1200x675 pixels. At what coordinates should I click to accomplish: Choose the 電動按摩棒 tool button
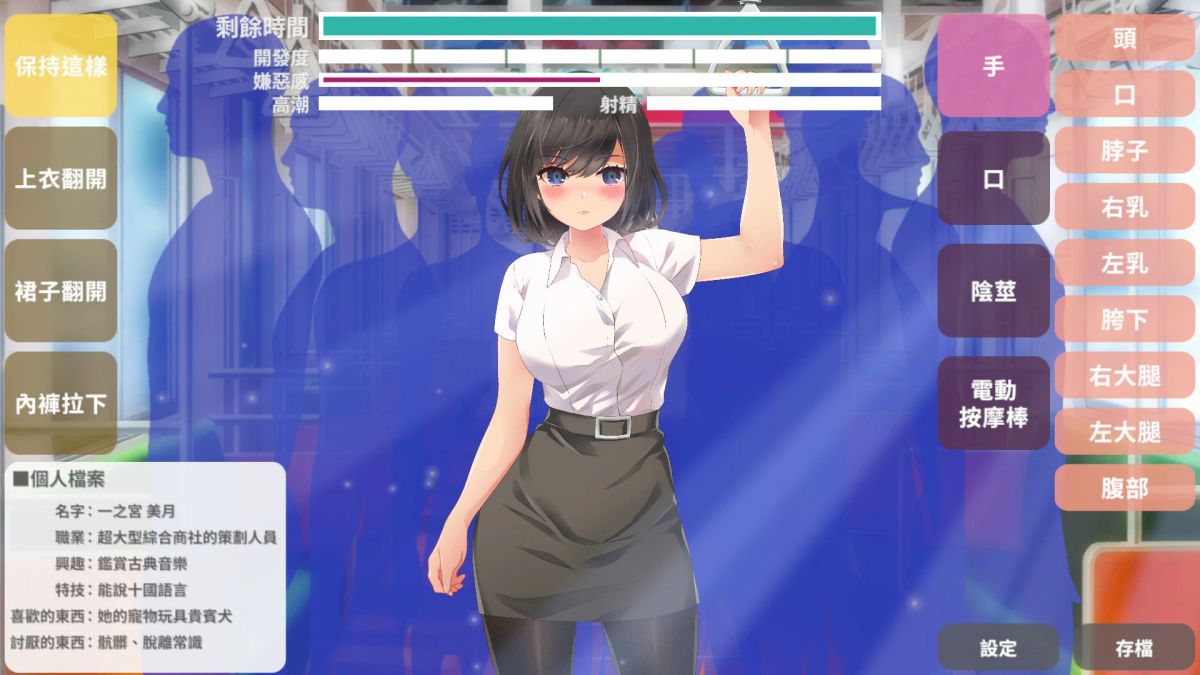coord(993,404)
